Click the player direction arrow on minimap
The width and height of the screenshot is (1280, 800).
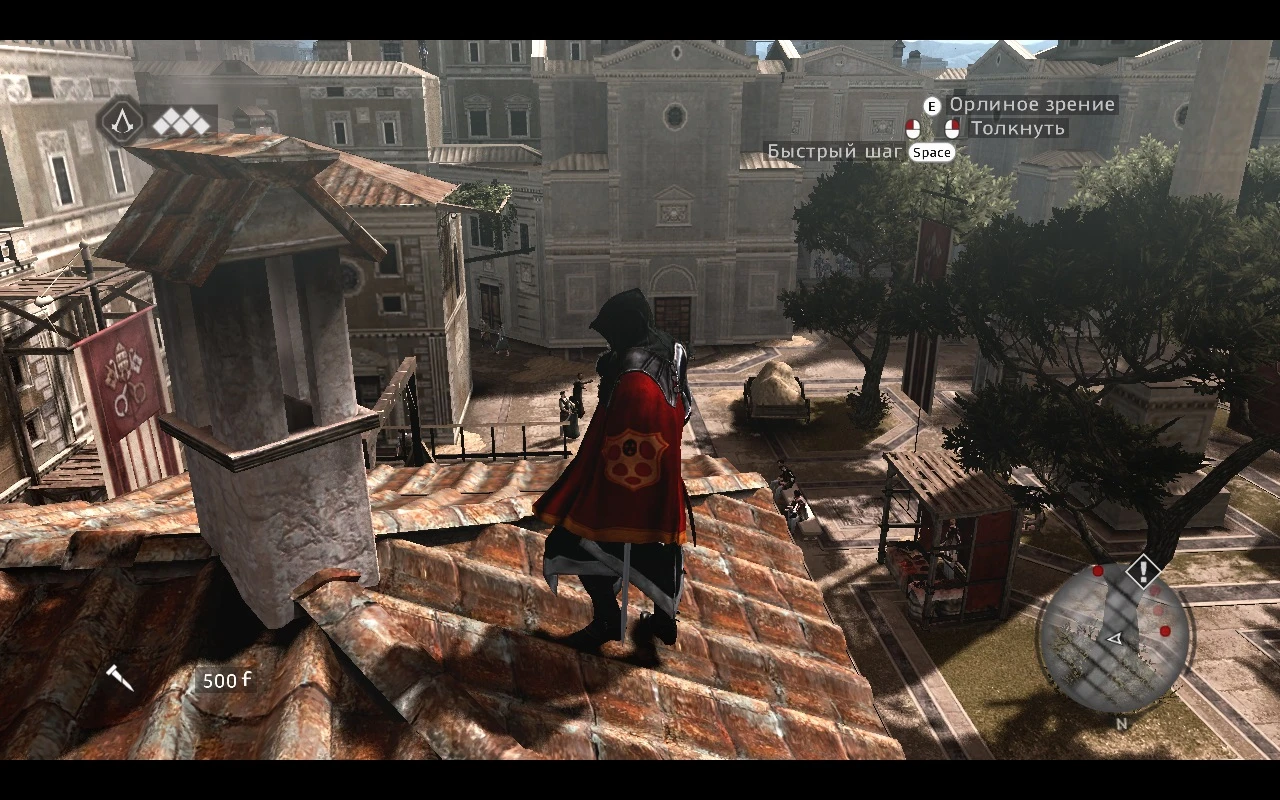coord(1115,639)
